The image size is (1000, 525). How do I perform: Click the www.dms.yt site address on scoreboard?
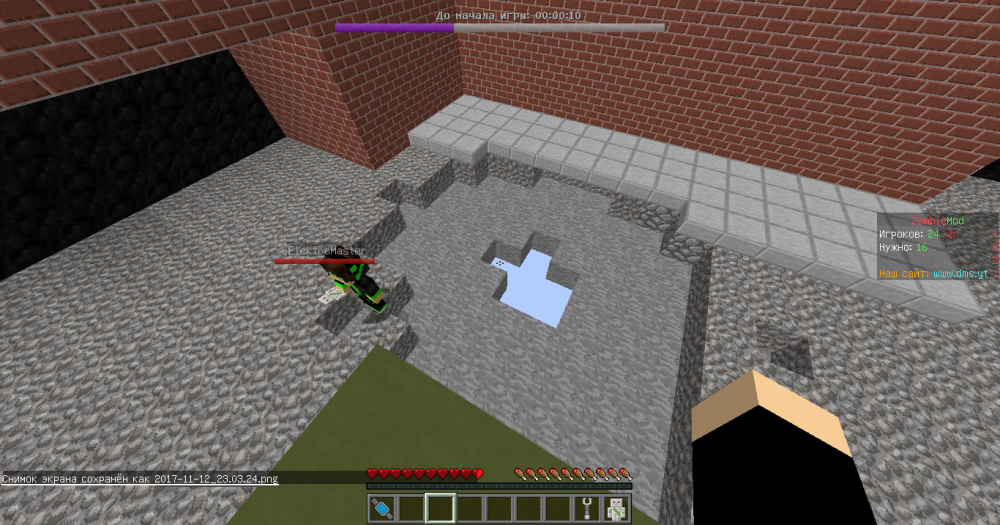pyautogui.click(x=960, y=273)
